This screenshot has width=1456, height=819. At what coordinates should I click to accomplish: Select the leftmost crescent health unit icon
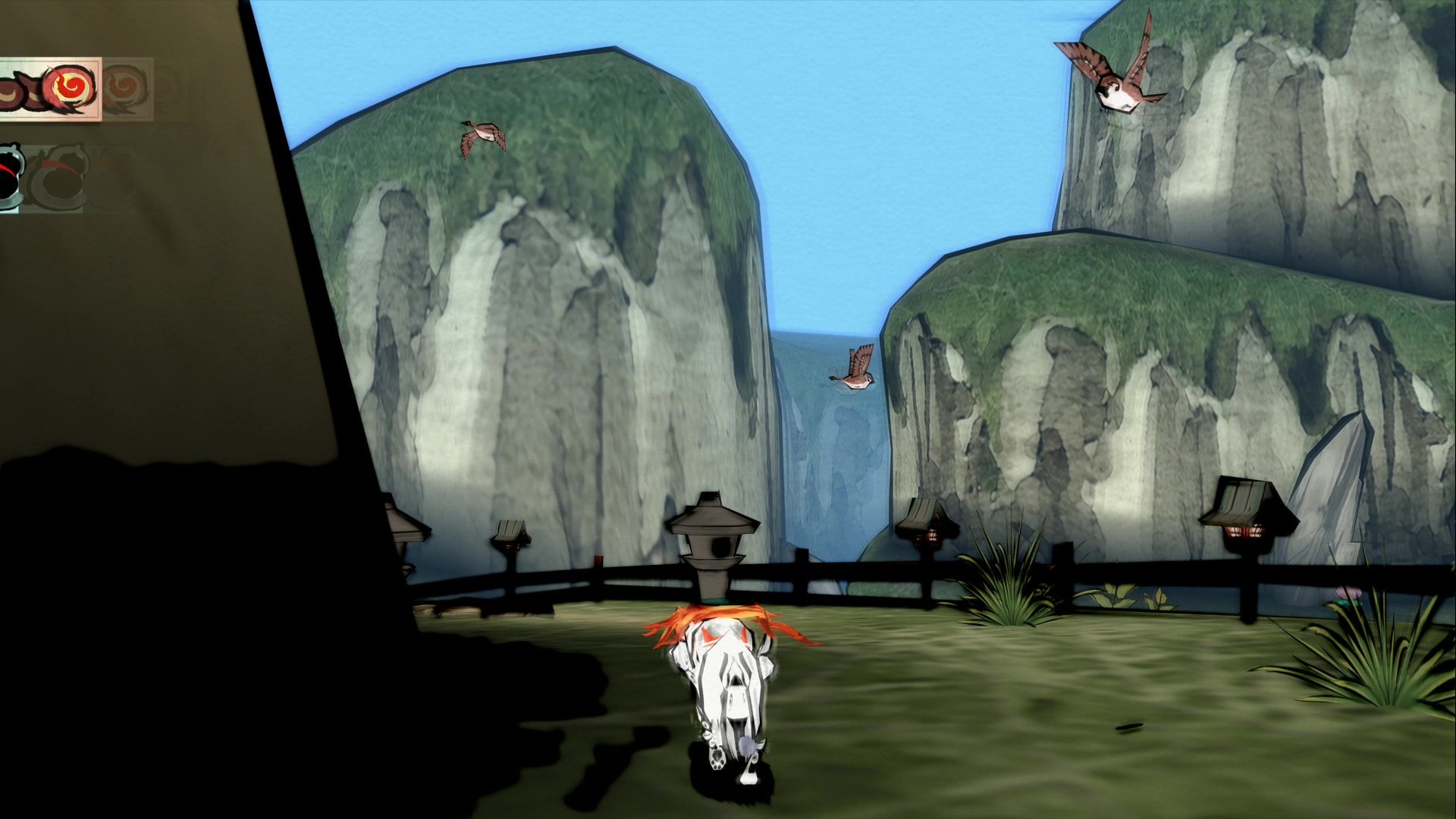pyautogui.click(x=8, y=91)
